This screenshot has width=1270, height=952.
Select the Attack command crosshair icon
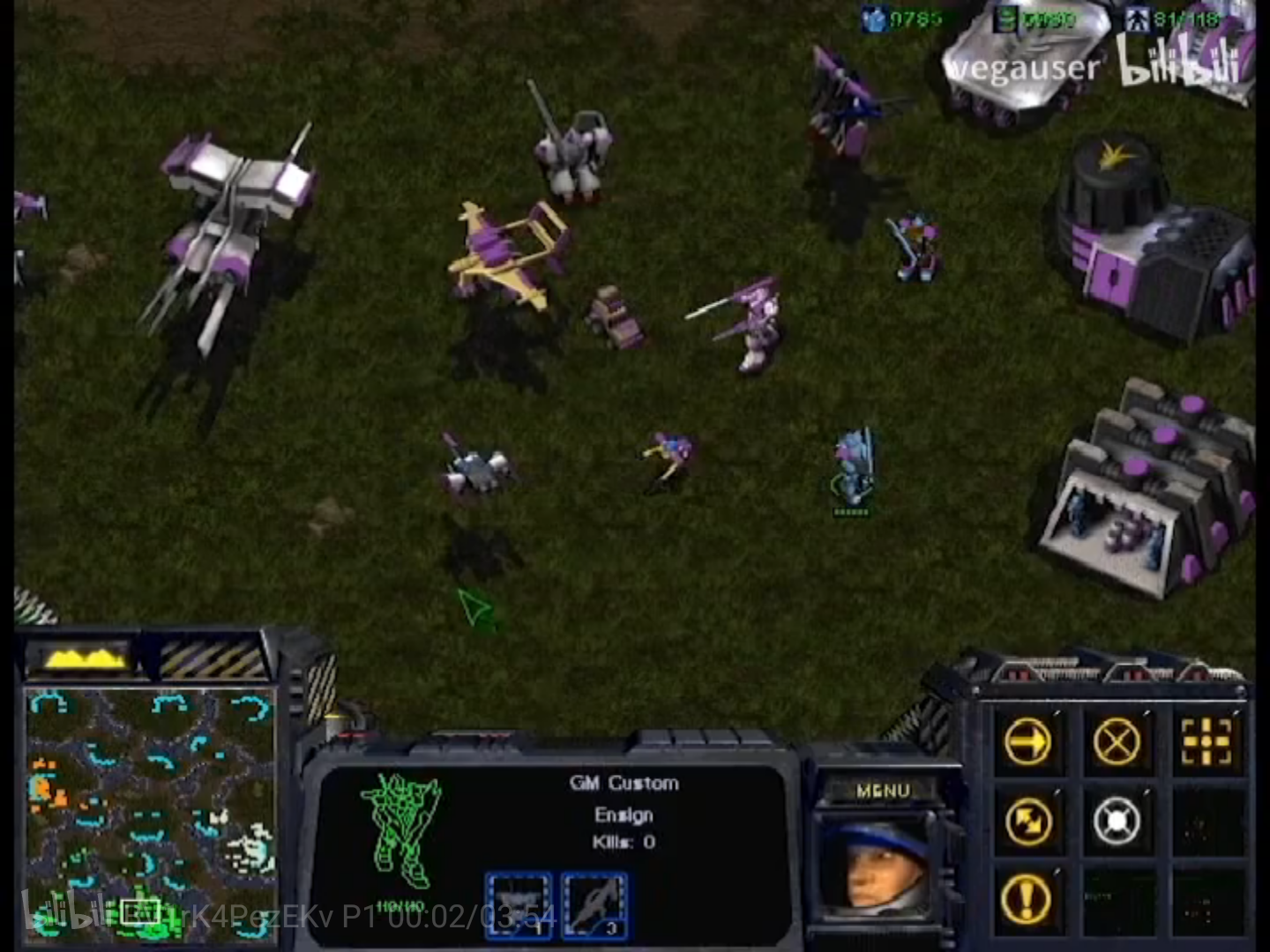[1206, 742]
